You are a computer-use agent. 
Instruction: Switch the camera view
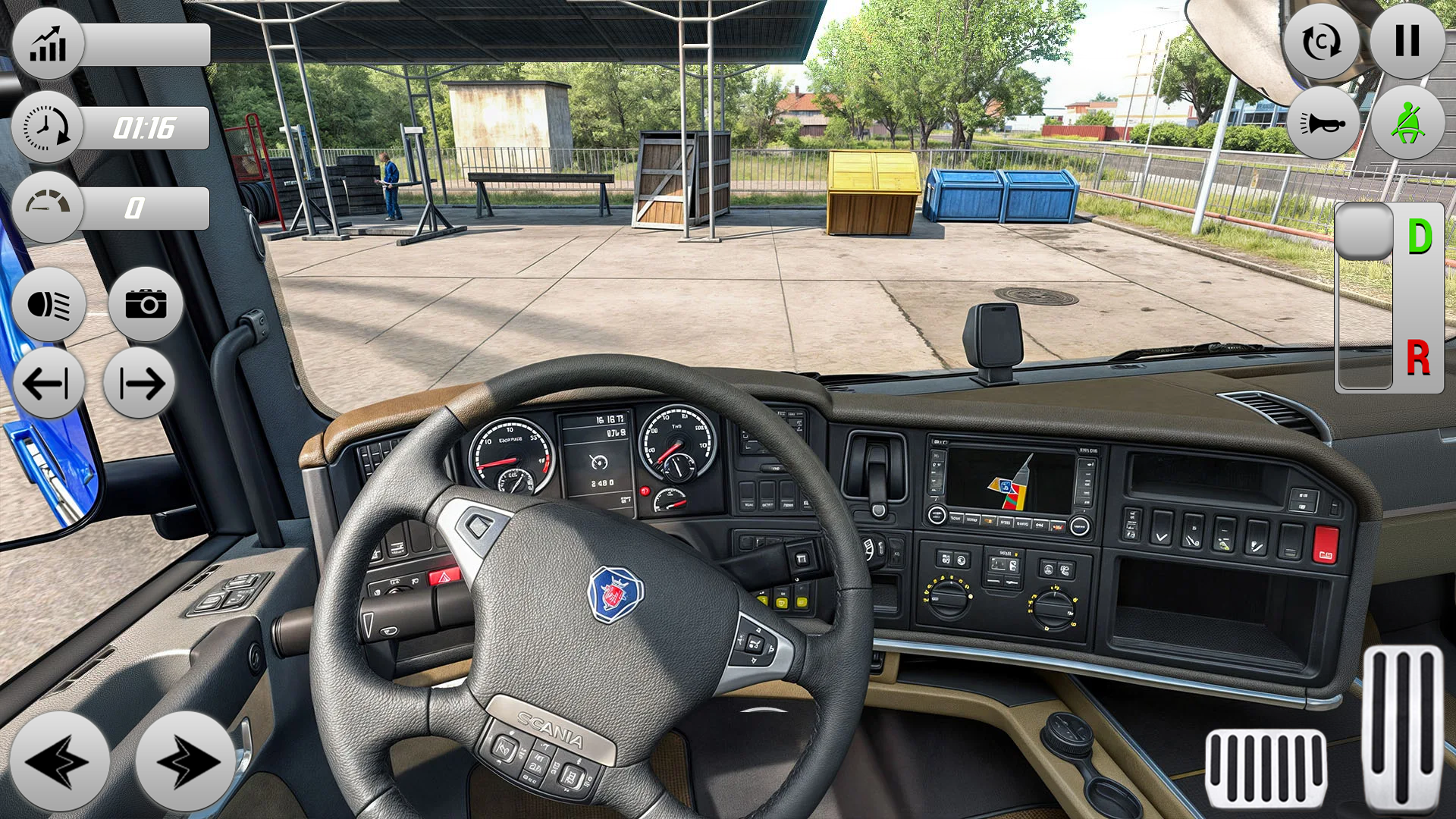tap(146, 305)
